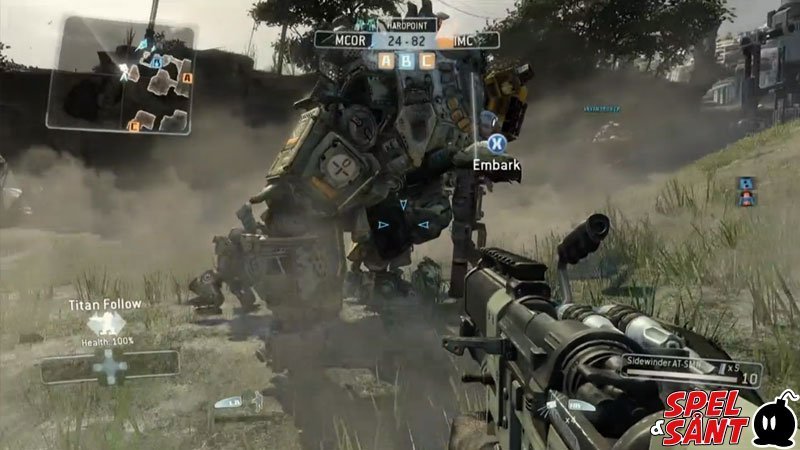Select hardpoint C indicator
This screenshot has height=450, width=800.
426,60
